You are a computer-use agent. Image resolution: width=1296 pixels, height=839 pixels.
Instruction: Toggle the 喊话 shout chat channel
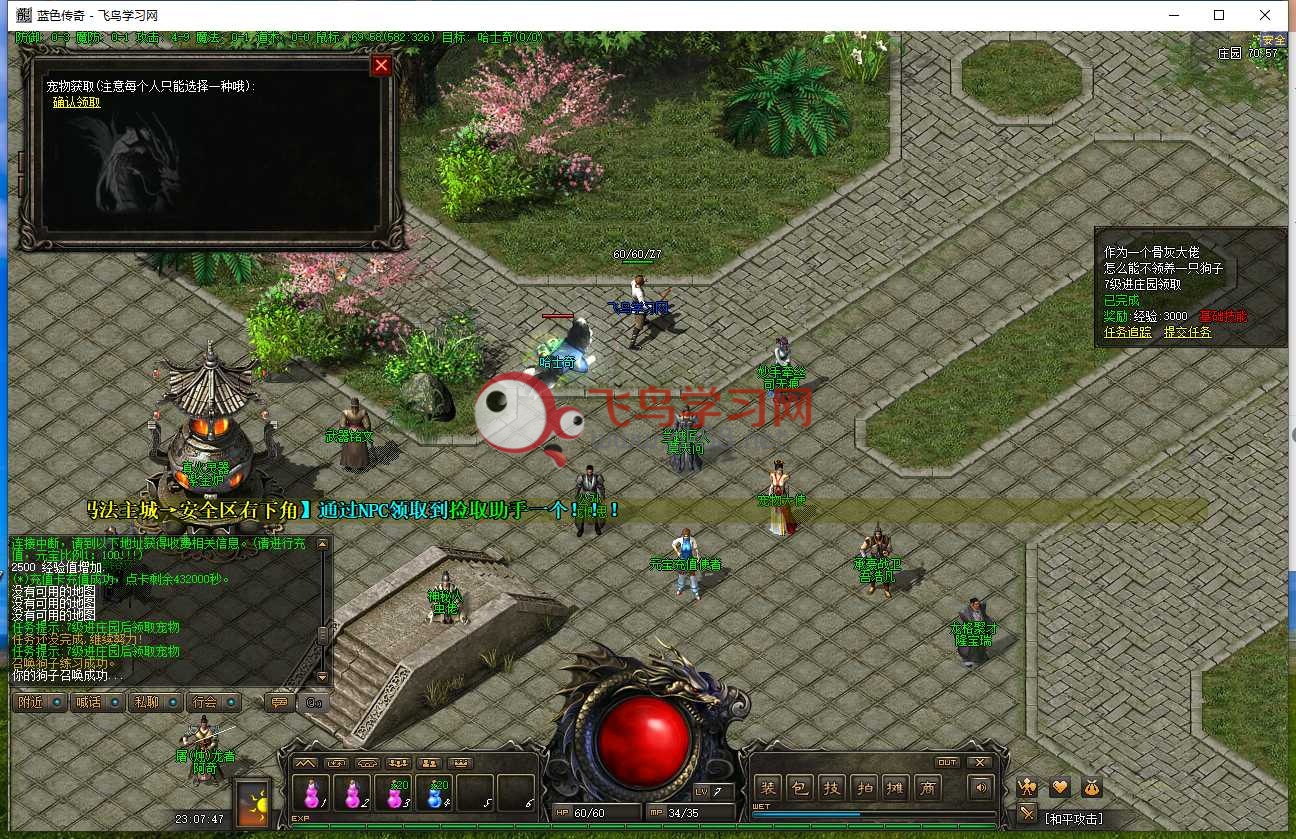coord(98,702)
